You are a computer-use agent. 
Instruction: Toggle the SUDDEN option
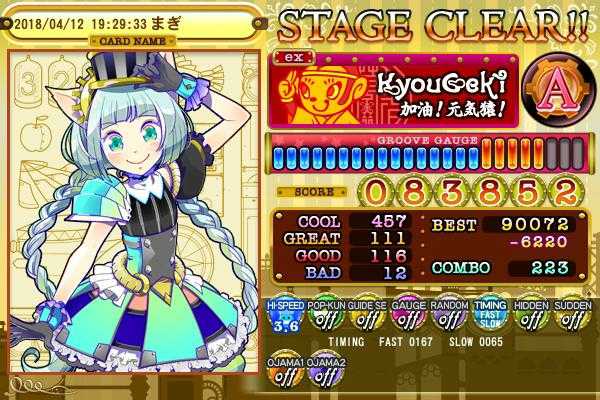(x=570, y=317)
